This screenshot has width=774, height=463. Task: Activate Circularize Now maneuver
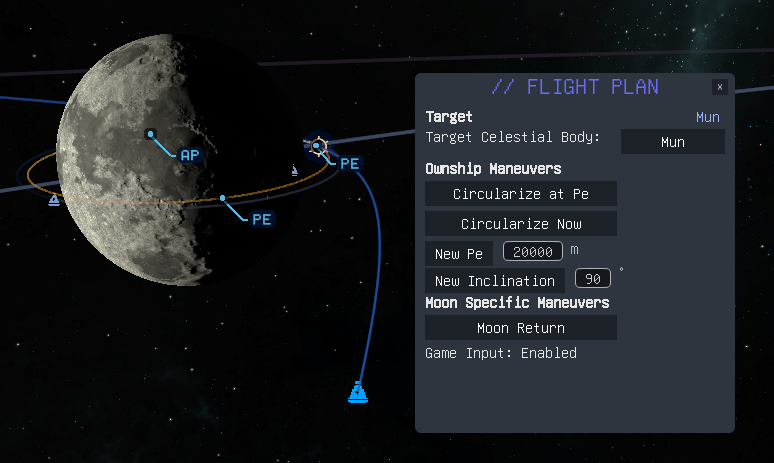(x=520, y=224)
